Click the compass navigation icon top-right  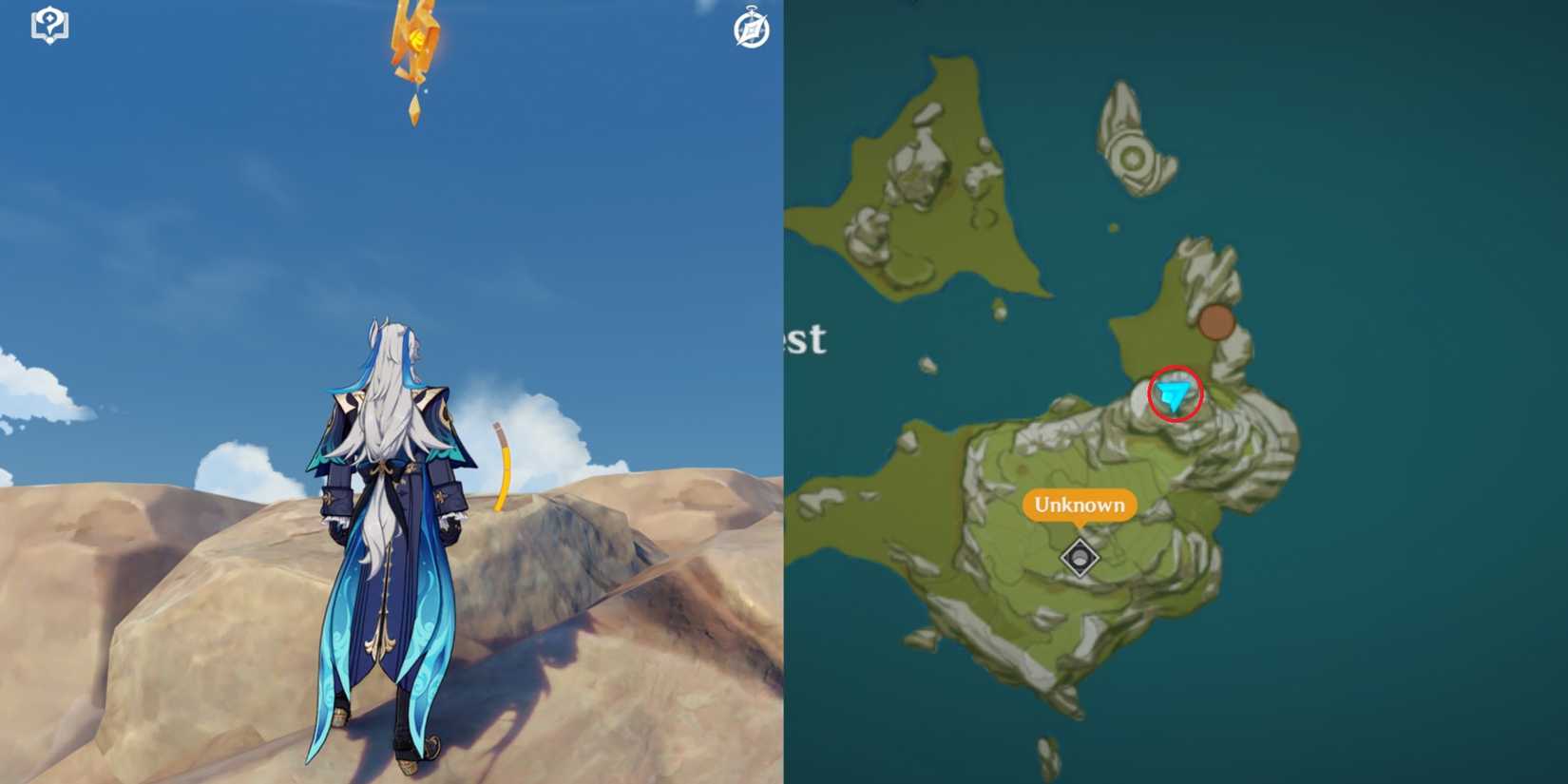coord(750,31)
